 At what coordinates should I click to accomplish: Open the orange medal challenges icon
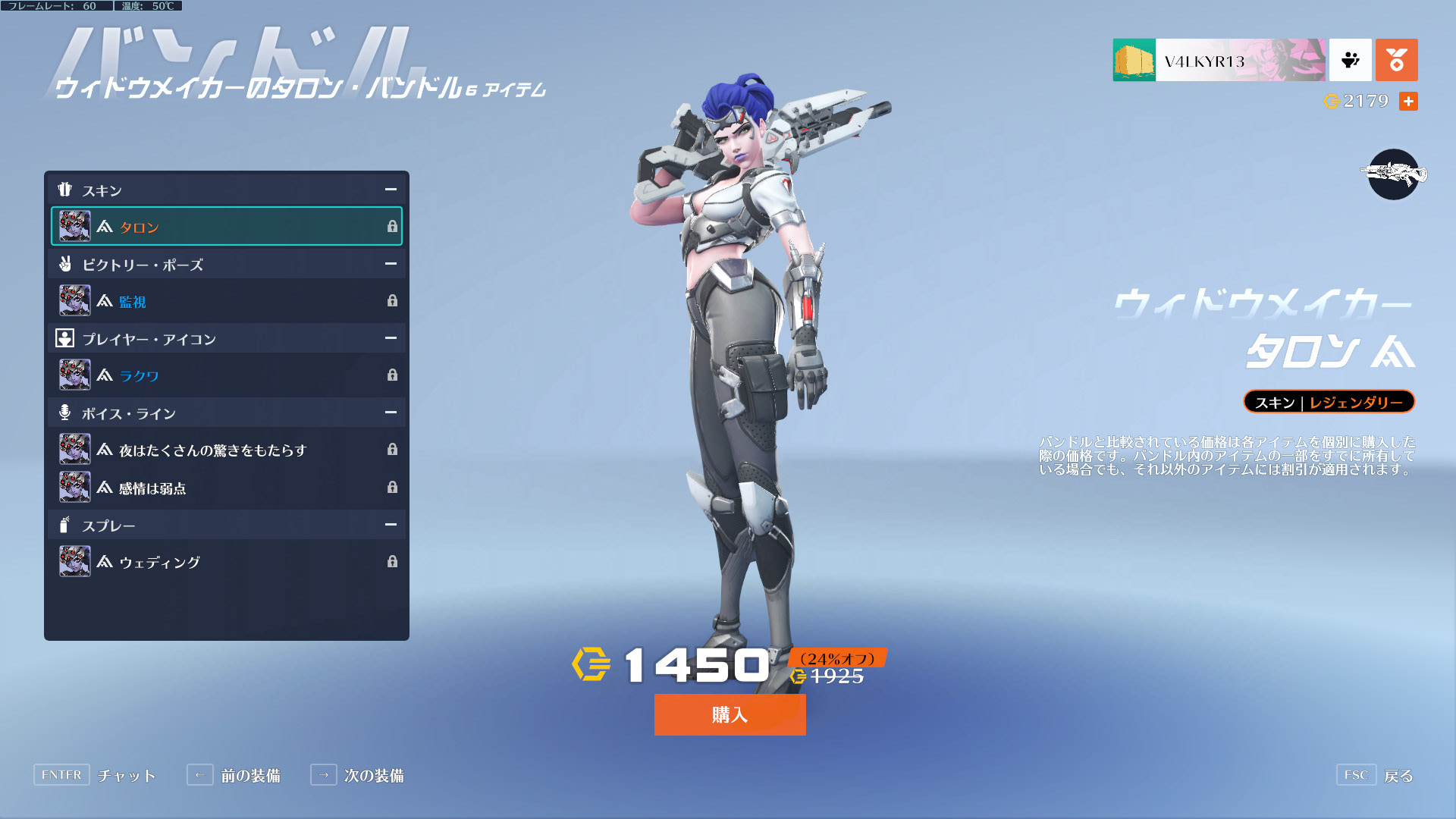tap(1396, 61)
